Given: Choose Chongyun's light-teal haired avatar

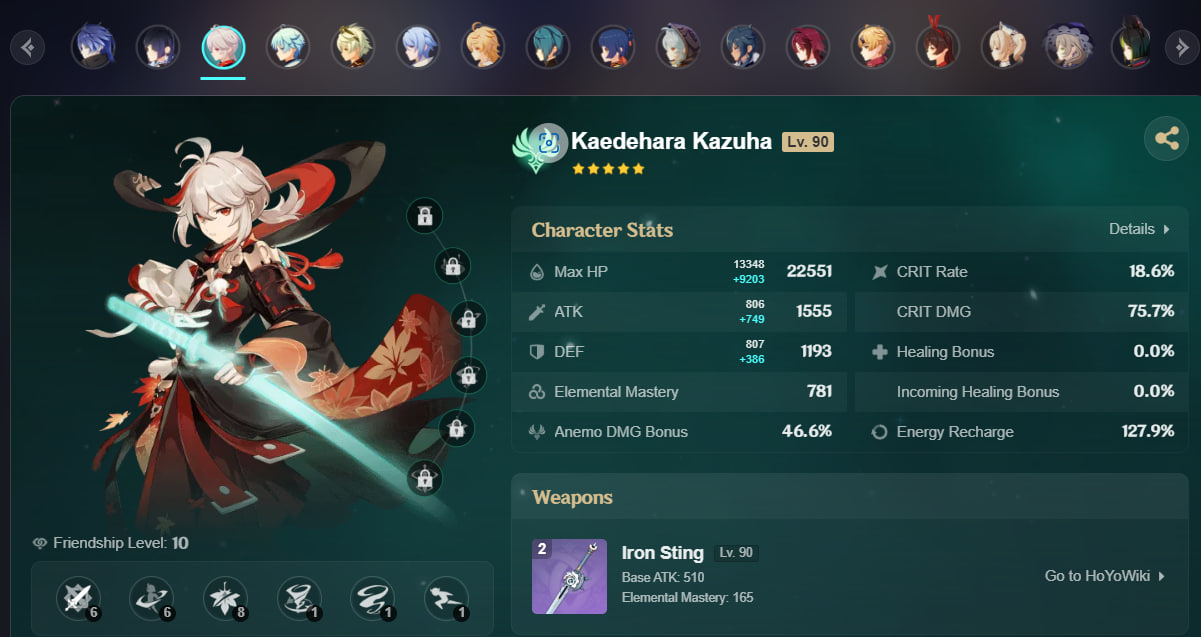Looking at the screenshot, I should pyautogui.click(x=288, y=46).
